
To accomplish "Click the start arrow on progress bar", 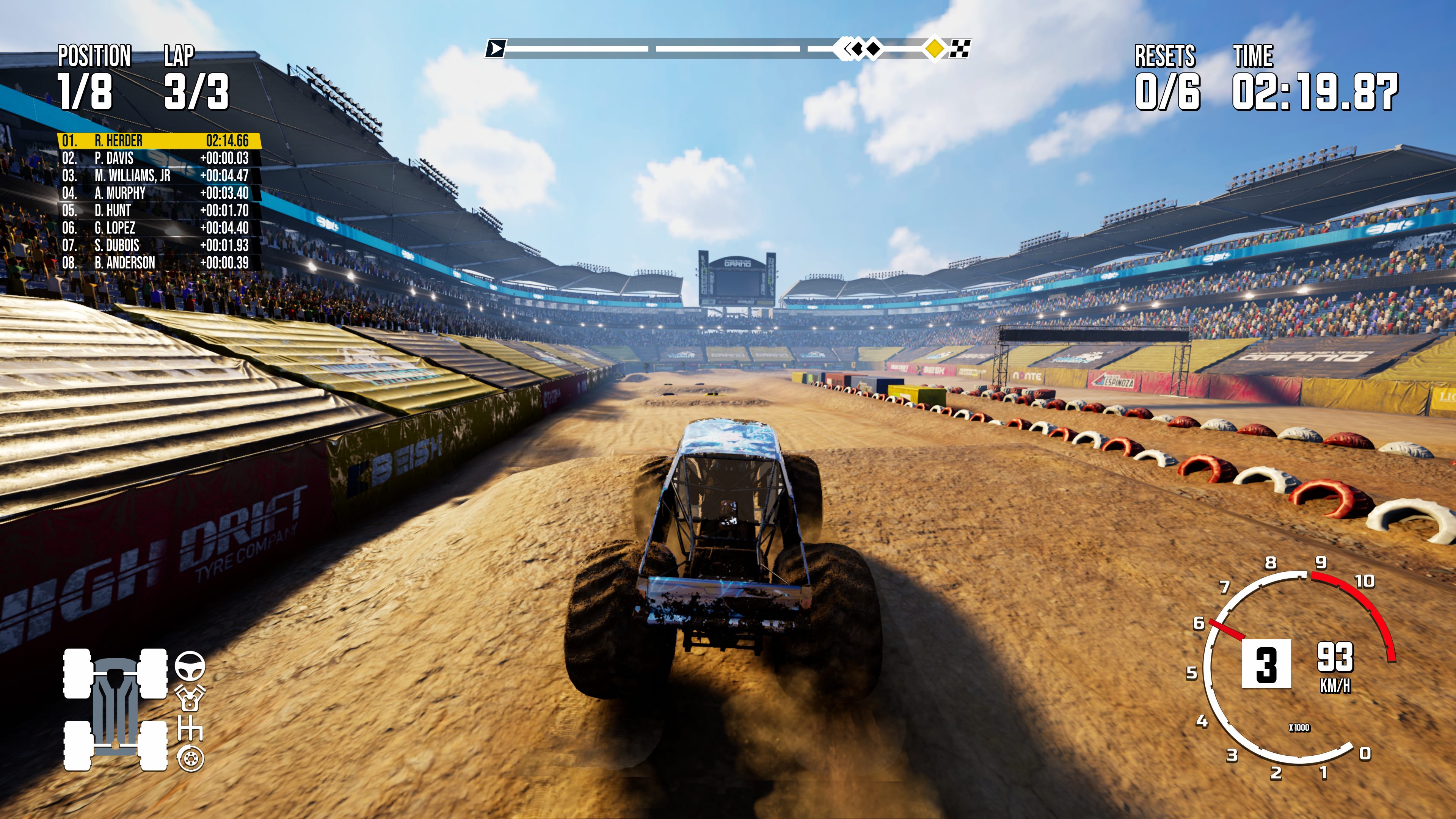I will click(x=496, y=49).
